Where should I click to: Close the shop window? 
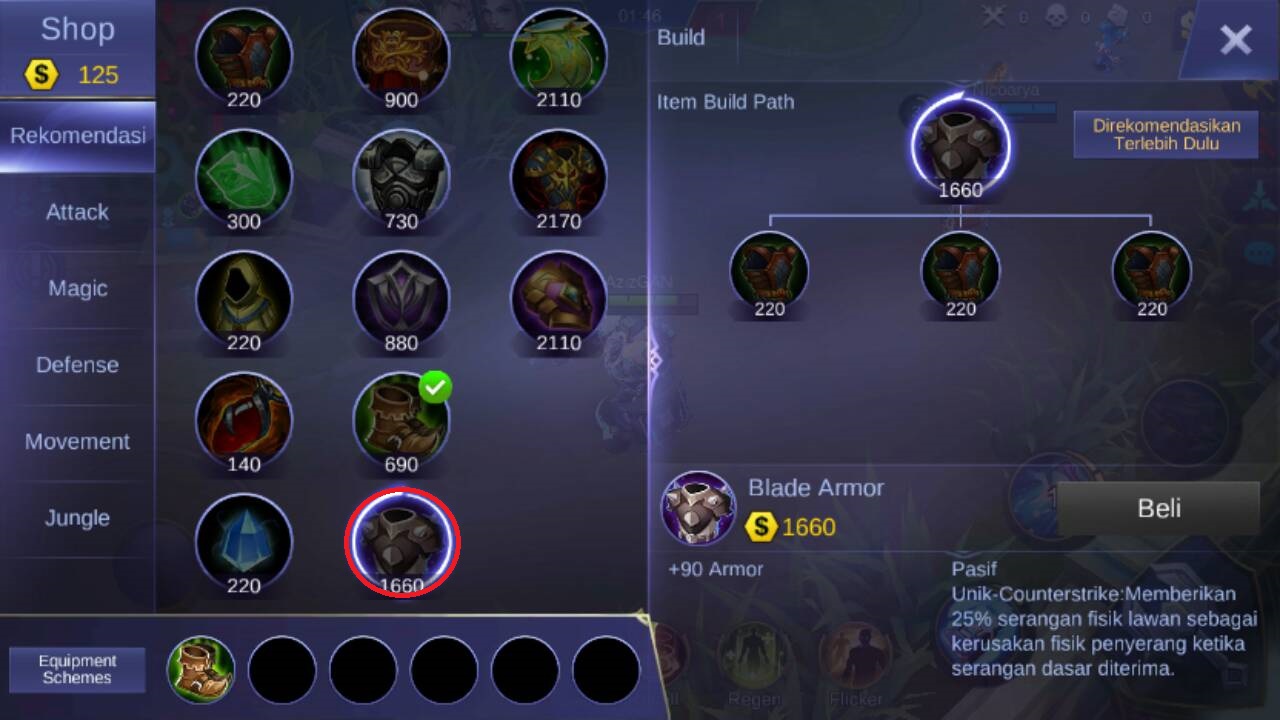(x=1235, y=40)
